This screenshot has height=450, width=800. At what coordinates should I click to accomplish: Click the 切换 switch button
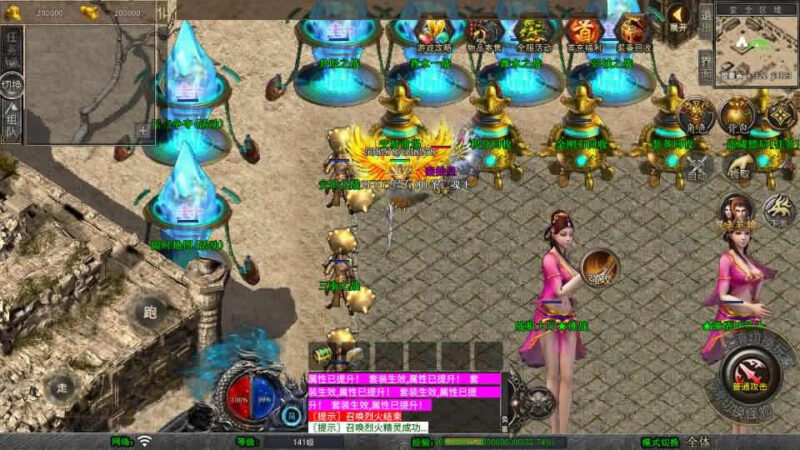coord(11,83)
